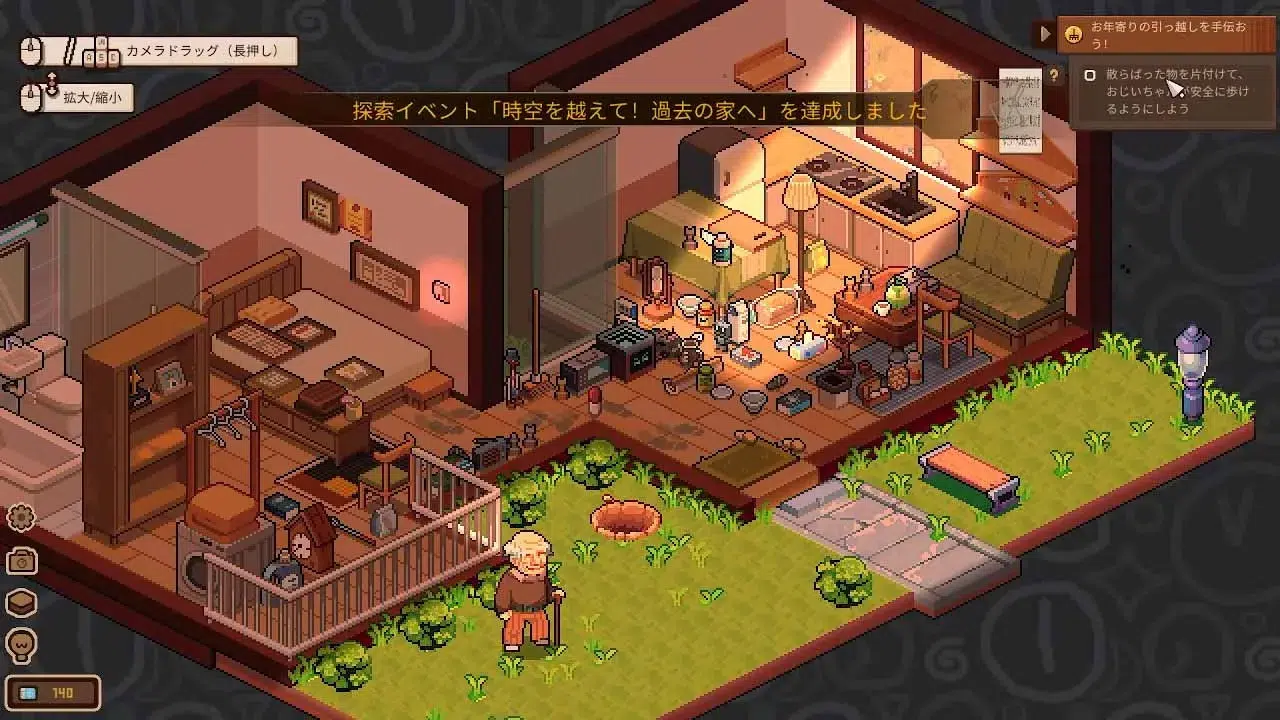This screenshot has height=720, width=1280.
Task: Show a hint with the lightbulb icon
Action: click(21, 643)
